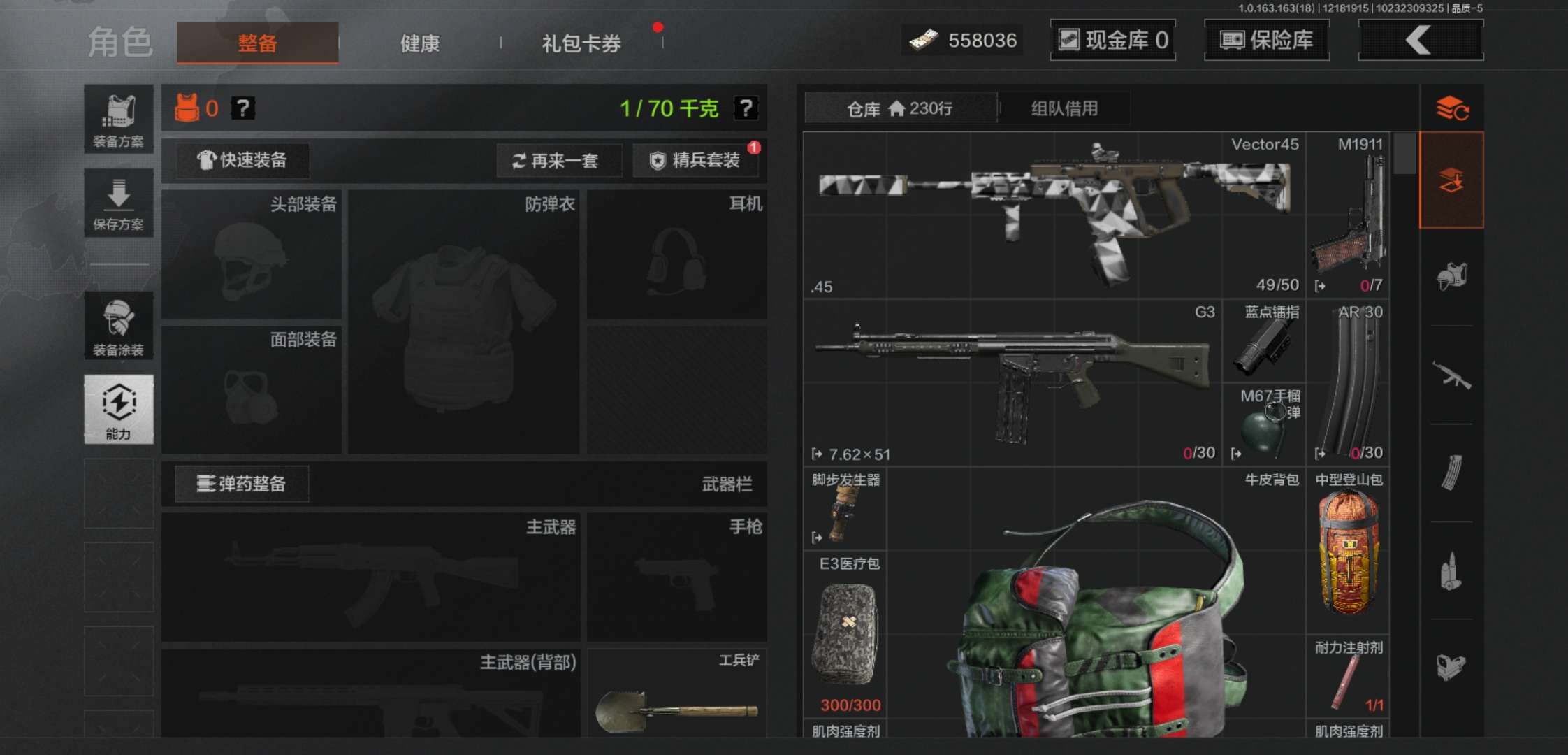Open the 精兵套装 elite set with notification badge

[696, 161]
